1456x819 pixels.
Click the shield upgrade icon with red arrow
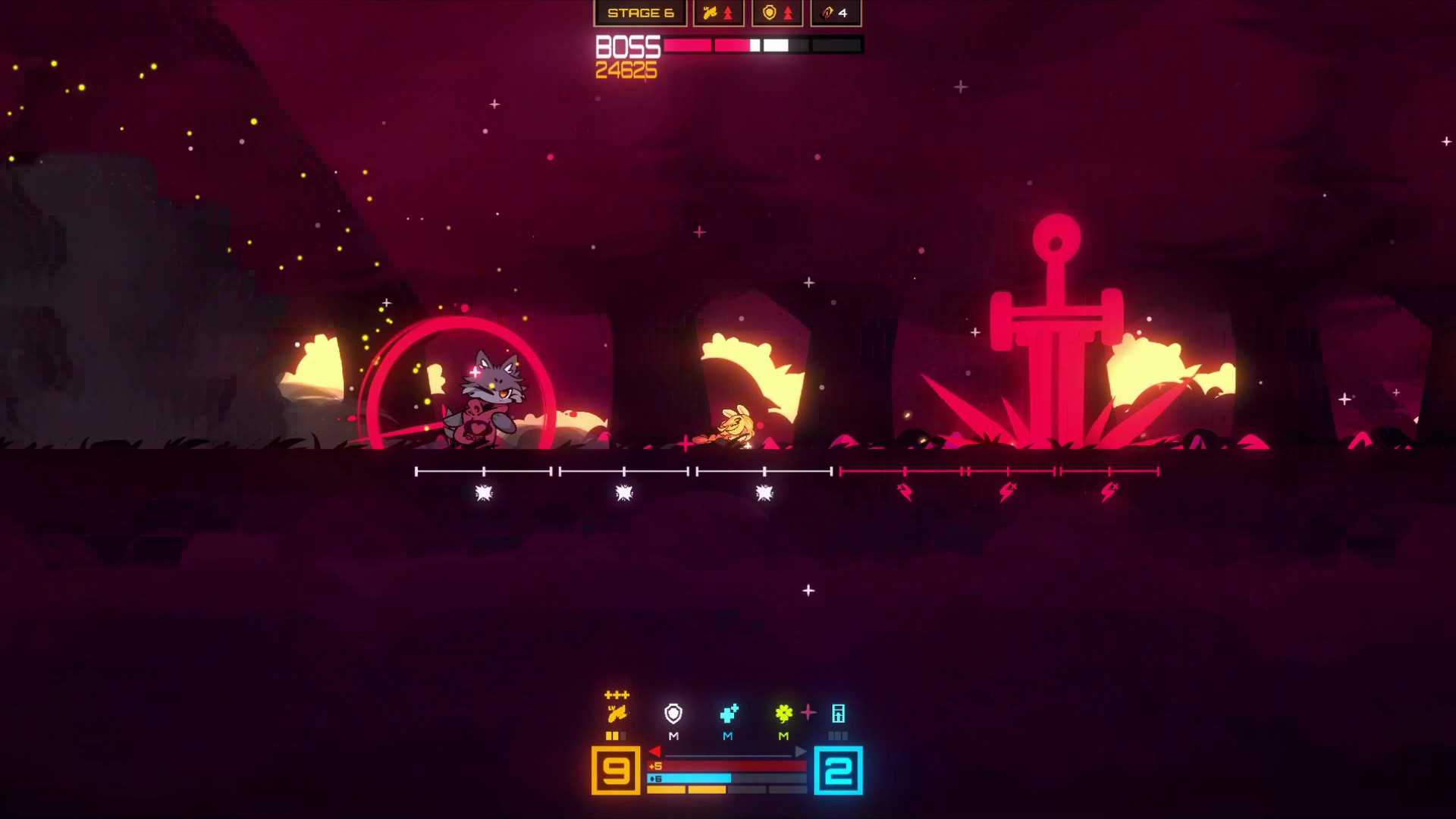777,13
